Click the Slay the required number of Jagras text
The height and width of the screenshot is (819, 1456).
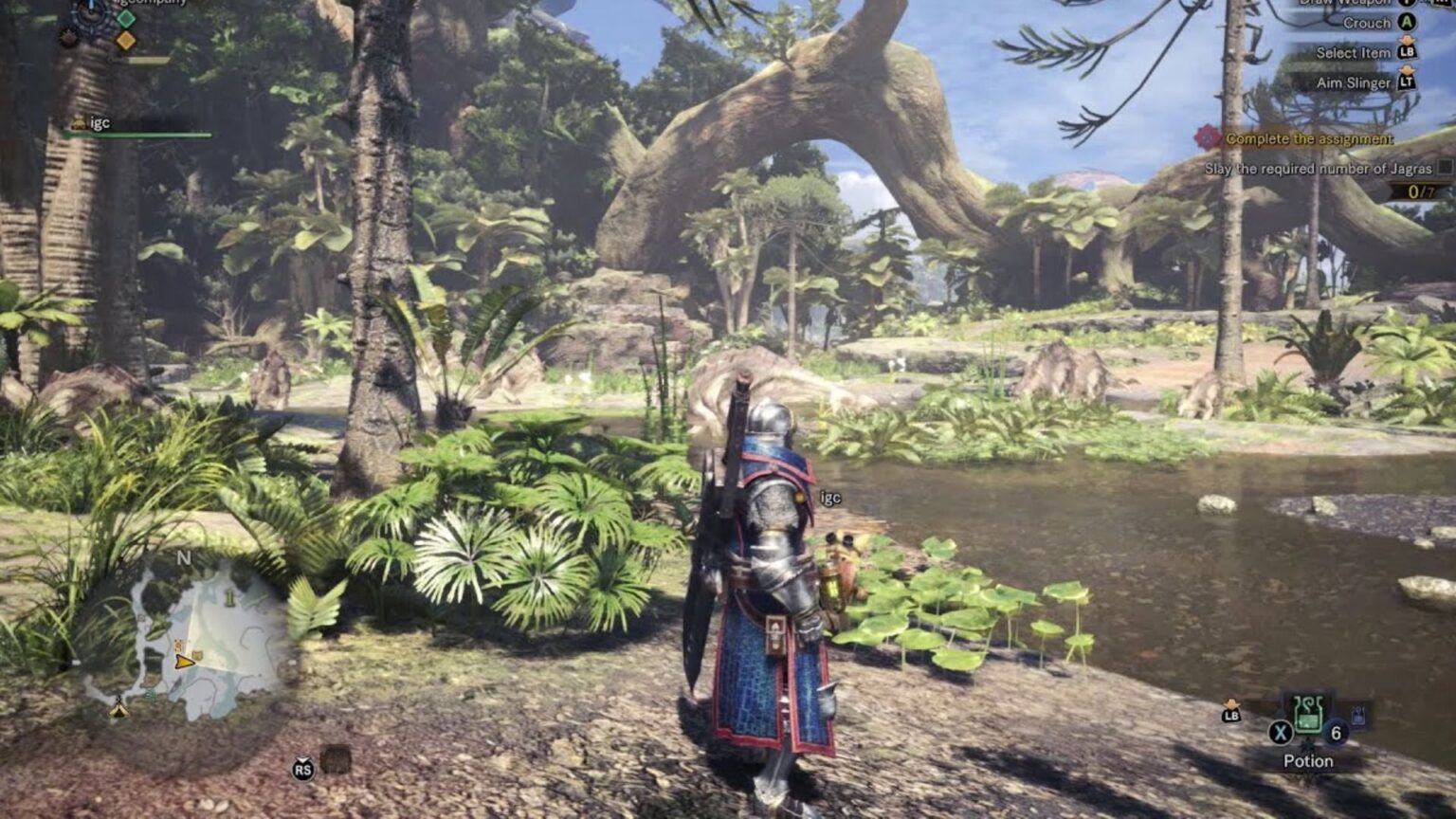[1319, 169]
